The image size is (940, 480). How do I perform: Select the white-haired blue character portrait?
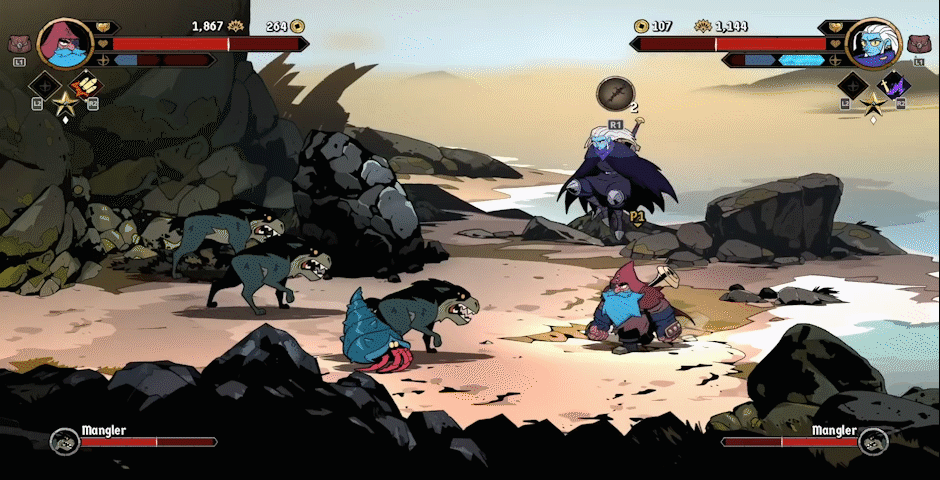[873, 43]
